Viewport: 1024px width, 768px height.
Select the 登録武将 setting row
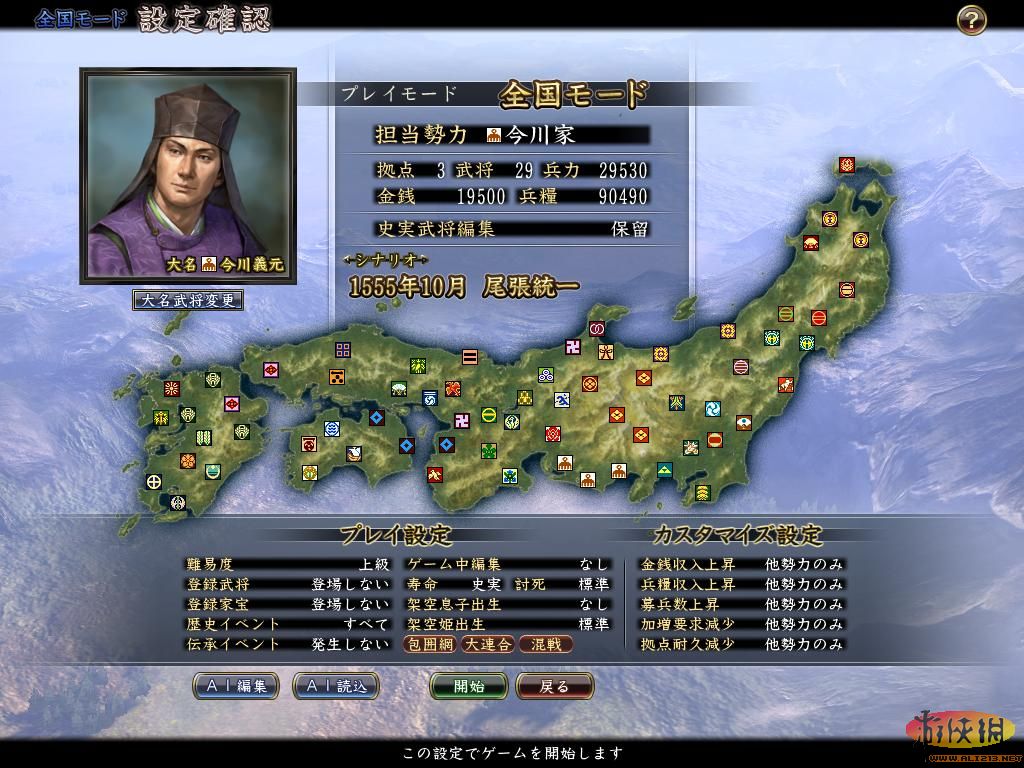point(288,584)
